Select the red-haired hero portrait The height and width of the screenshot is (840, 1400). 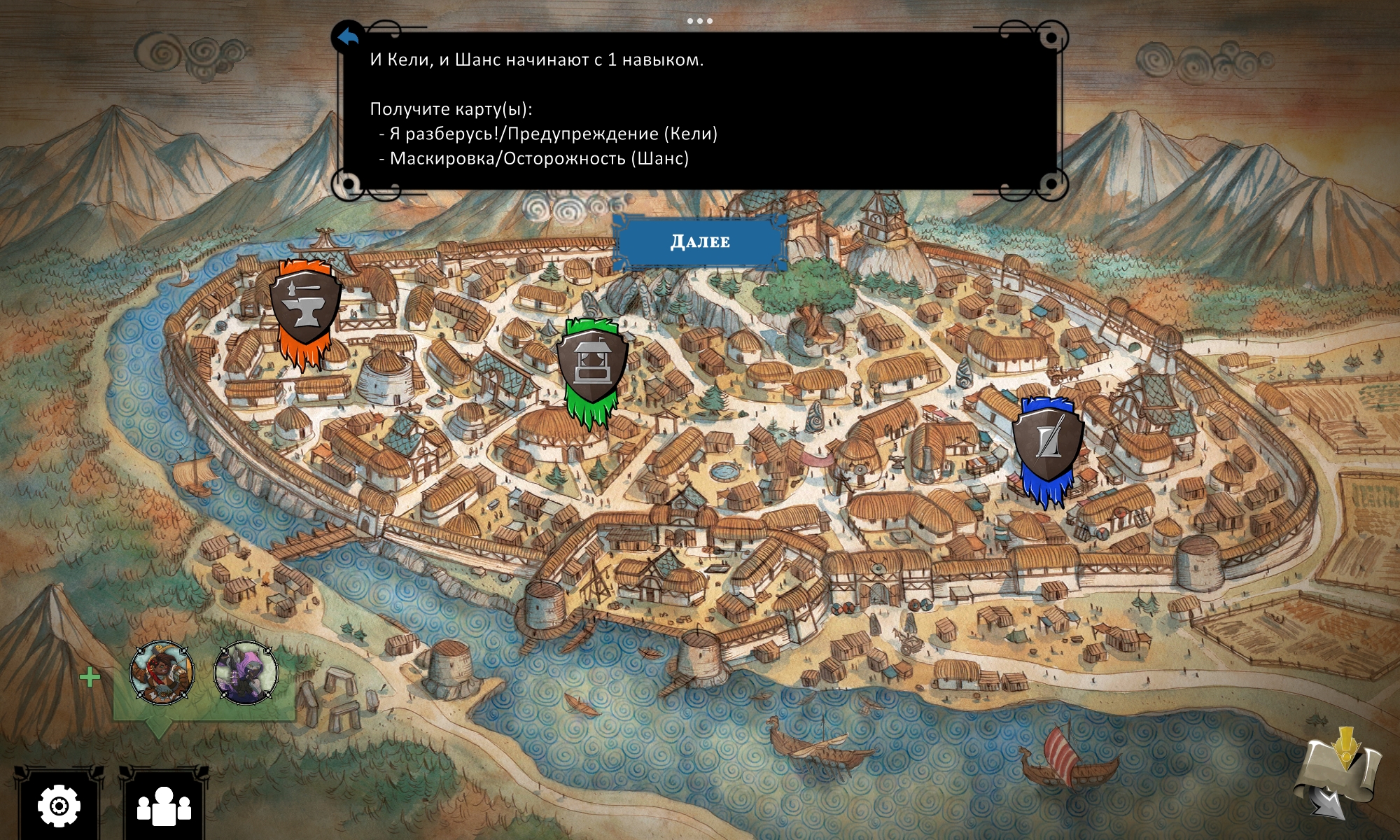point(162,672)
